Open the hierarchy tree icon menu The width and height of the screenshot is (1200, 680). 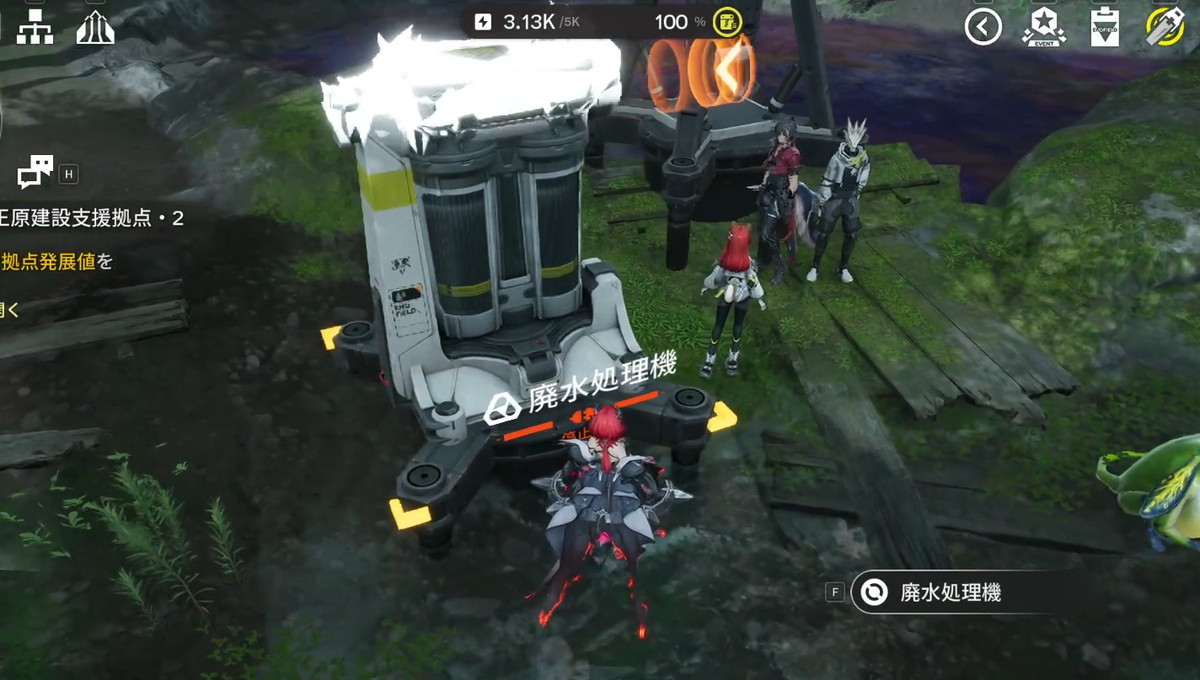coord(35,26)
